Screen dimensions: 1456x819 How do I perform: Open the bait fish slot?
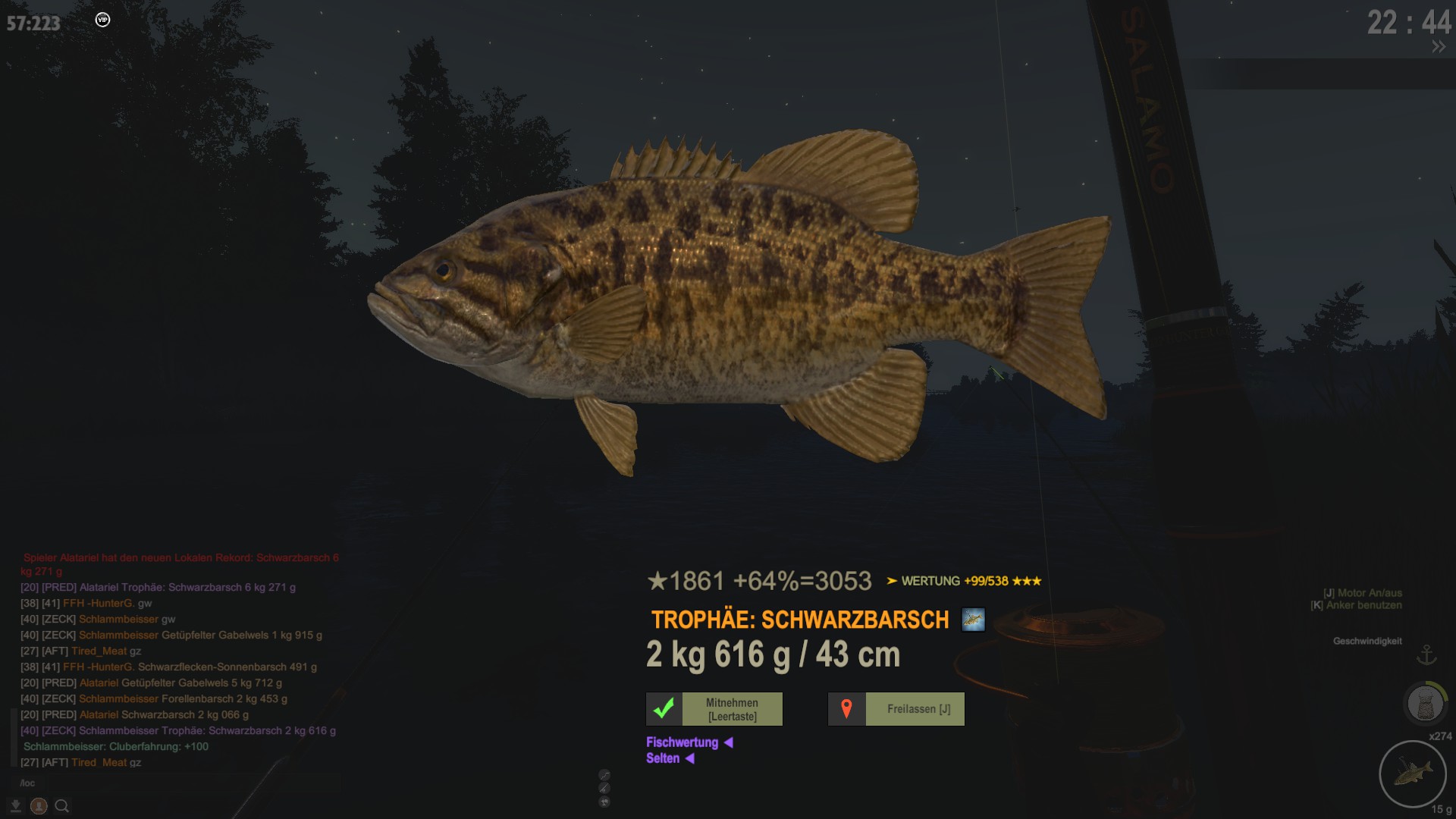[x=1413, y=774]
